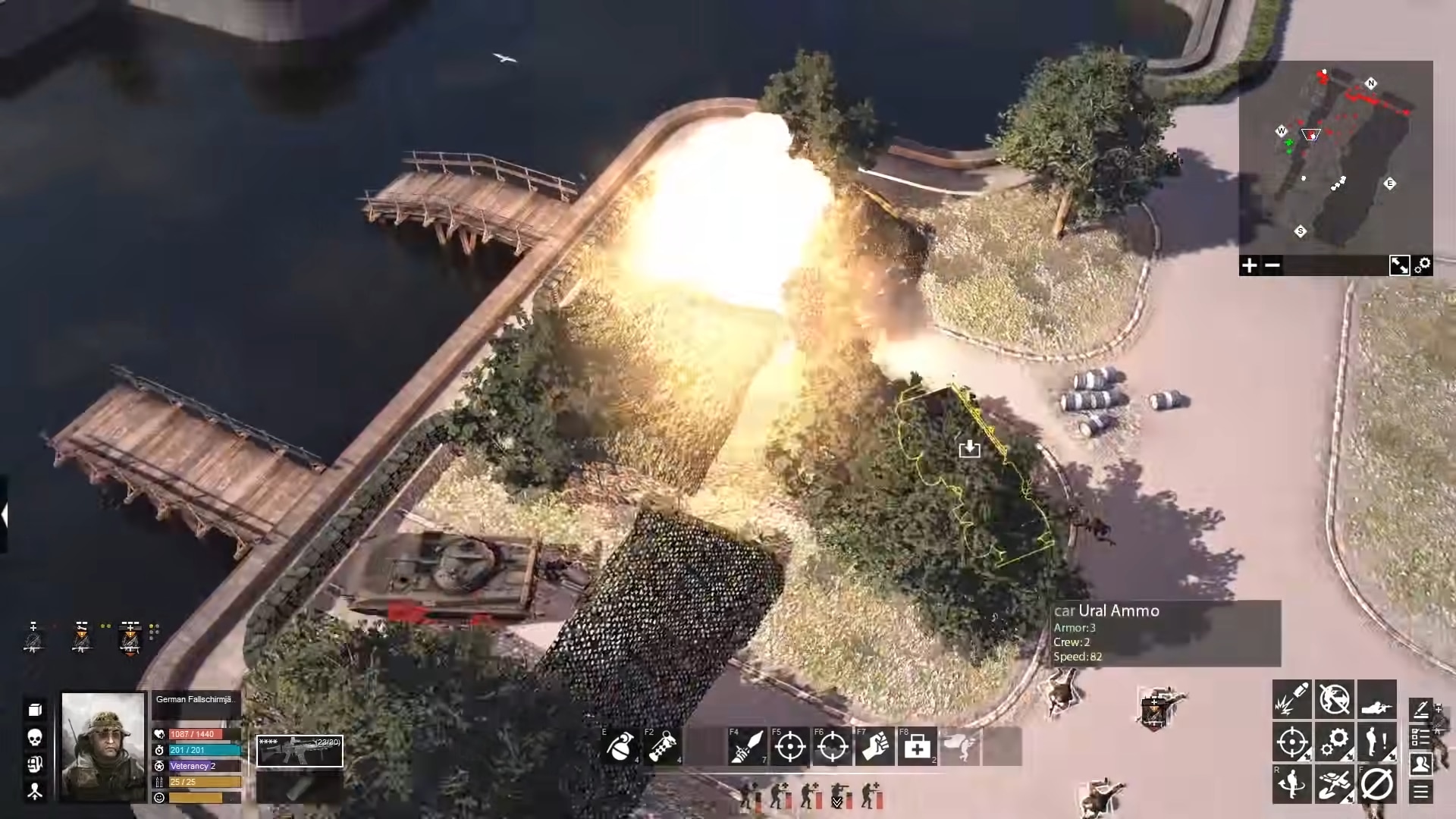
Task: Switch to the highlighted portrait tab on the right
Action: tap(1420, 764)
